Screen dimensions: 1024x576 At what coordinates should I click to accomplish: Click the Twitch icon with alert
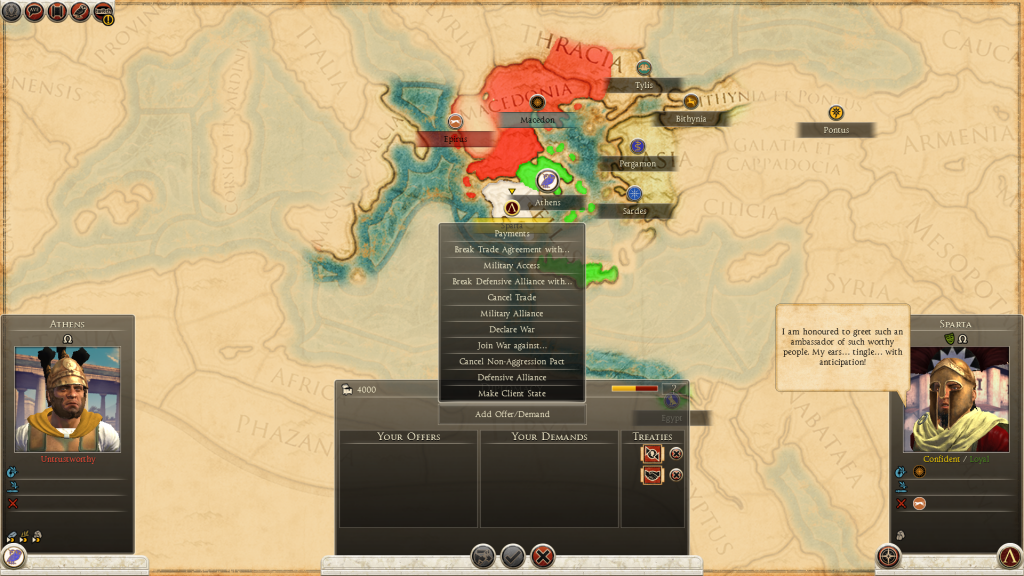click(103, 12)
